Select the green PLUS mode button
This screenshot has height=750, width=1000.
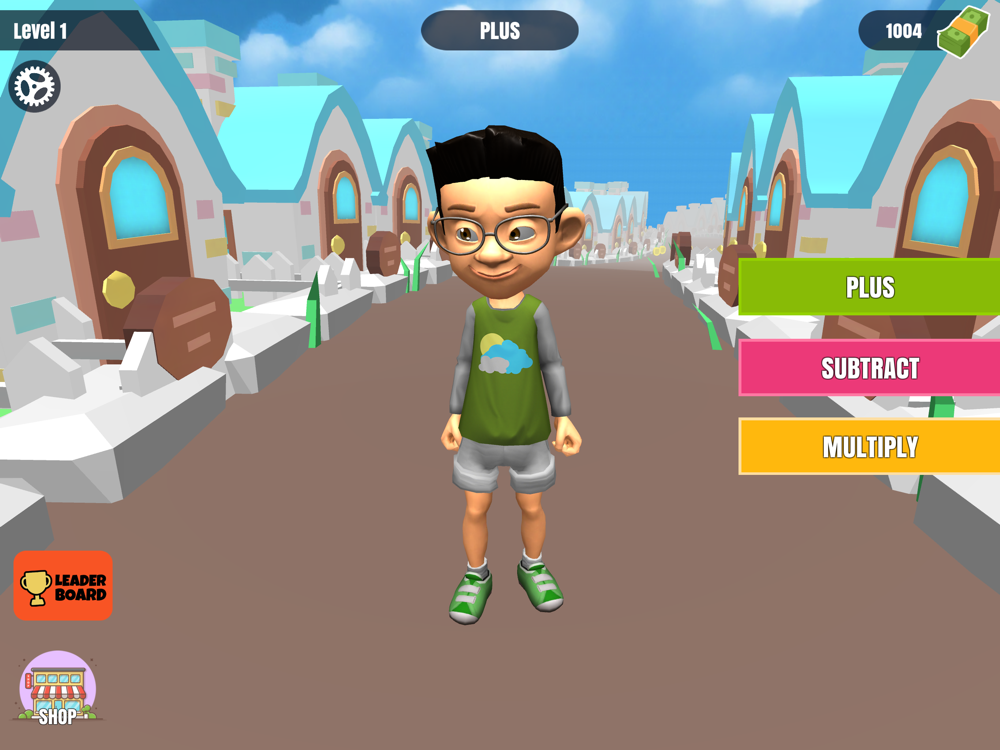tap(869, 287)
